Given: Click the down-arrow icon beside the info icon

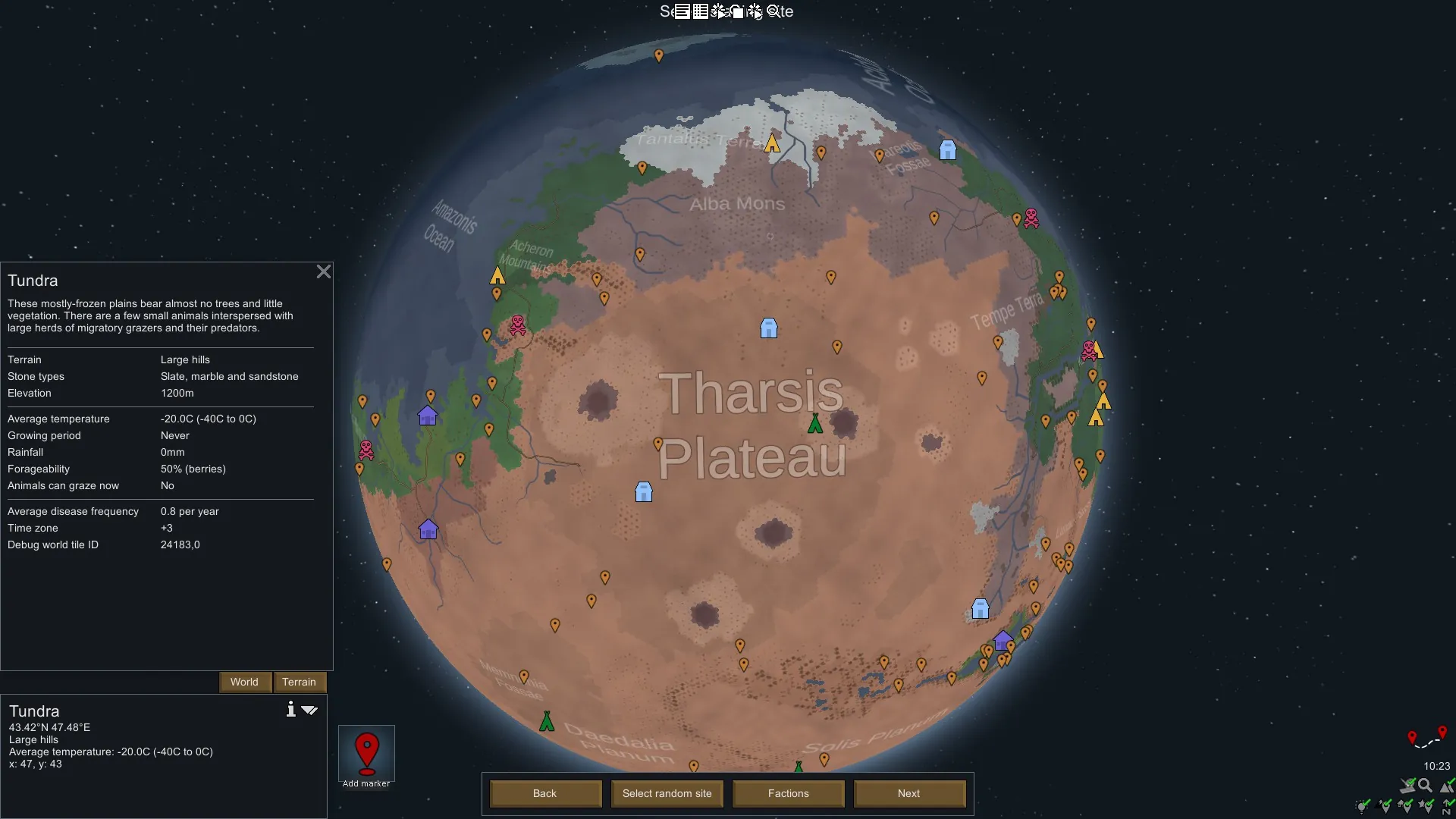Looking at the screenshot, I should 309,710.
